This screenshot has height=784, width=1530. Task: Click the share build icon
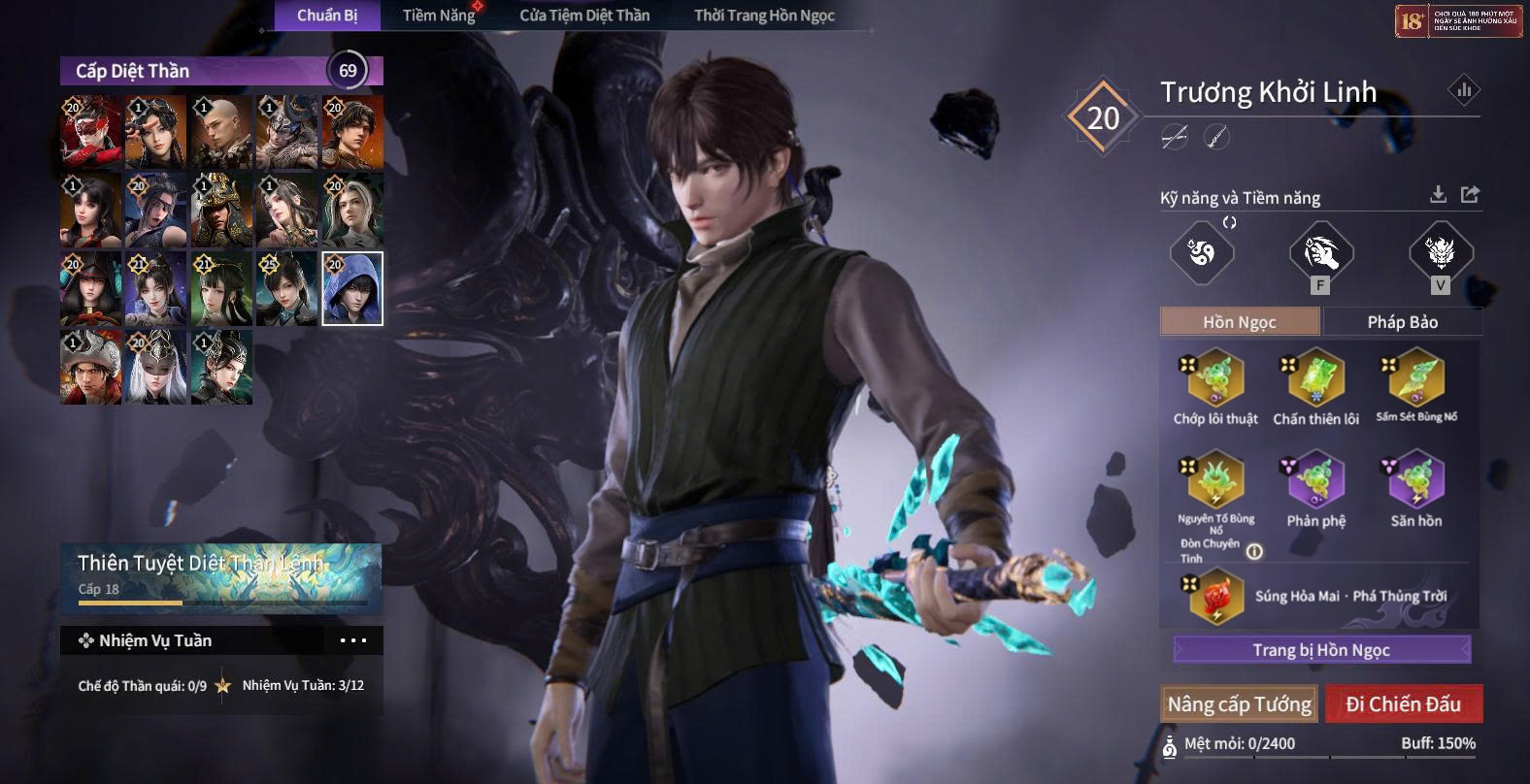(1470, 195)
